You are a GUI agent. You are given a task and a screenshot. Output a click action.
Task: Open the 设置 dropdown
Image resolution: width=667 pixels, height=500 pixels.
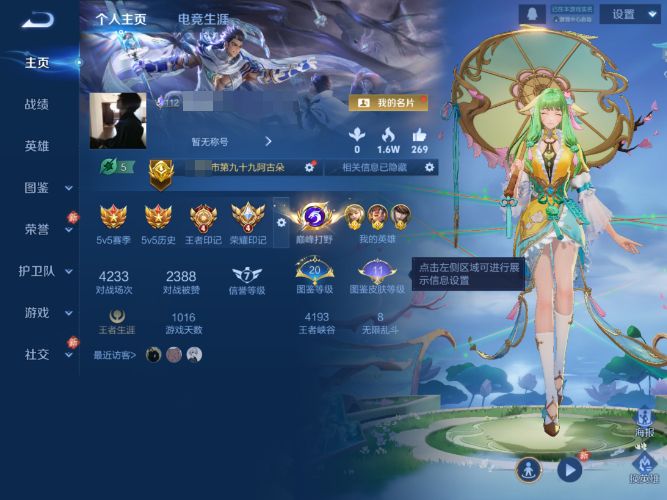pyautogui.click(x=631, y=14)
